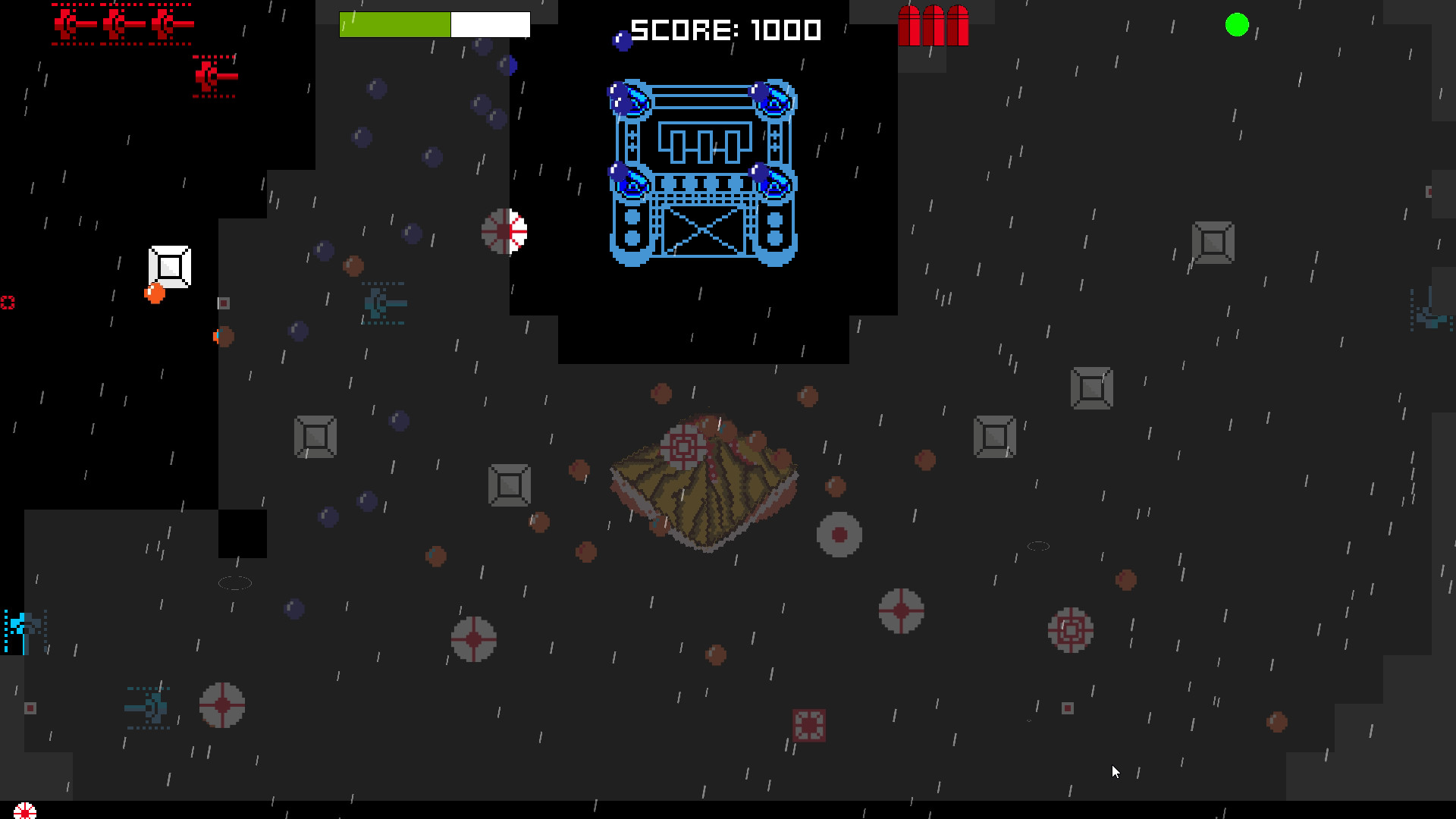
Task: Click the green health bar at the top
Action: point(394,24)
